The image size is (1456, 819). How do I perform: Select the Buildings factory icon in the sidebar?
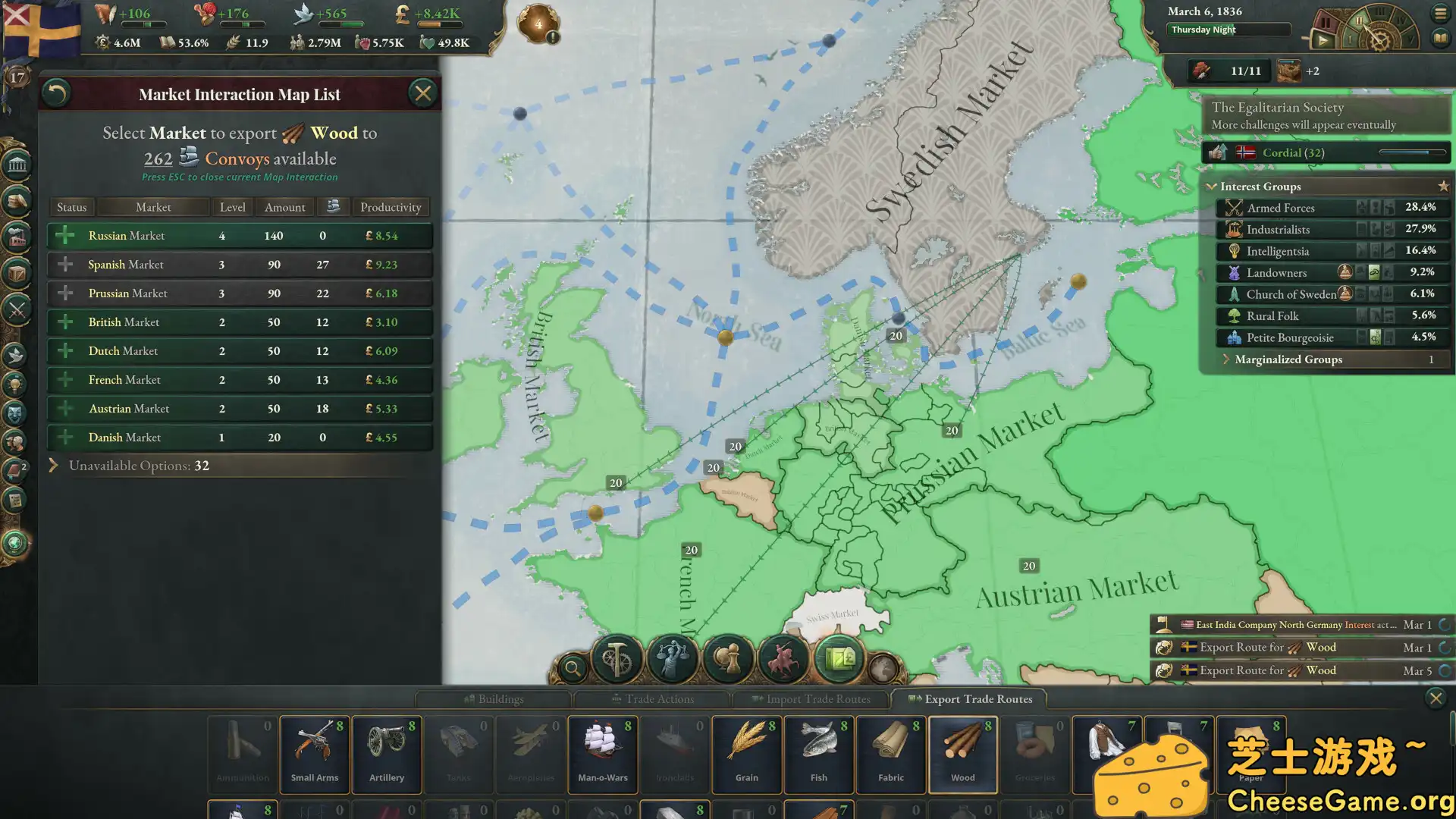(17, 237)
